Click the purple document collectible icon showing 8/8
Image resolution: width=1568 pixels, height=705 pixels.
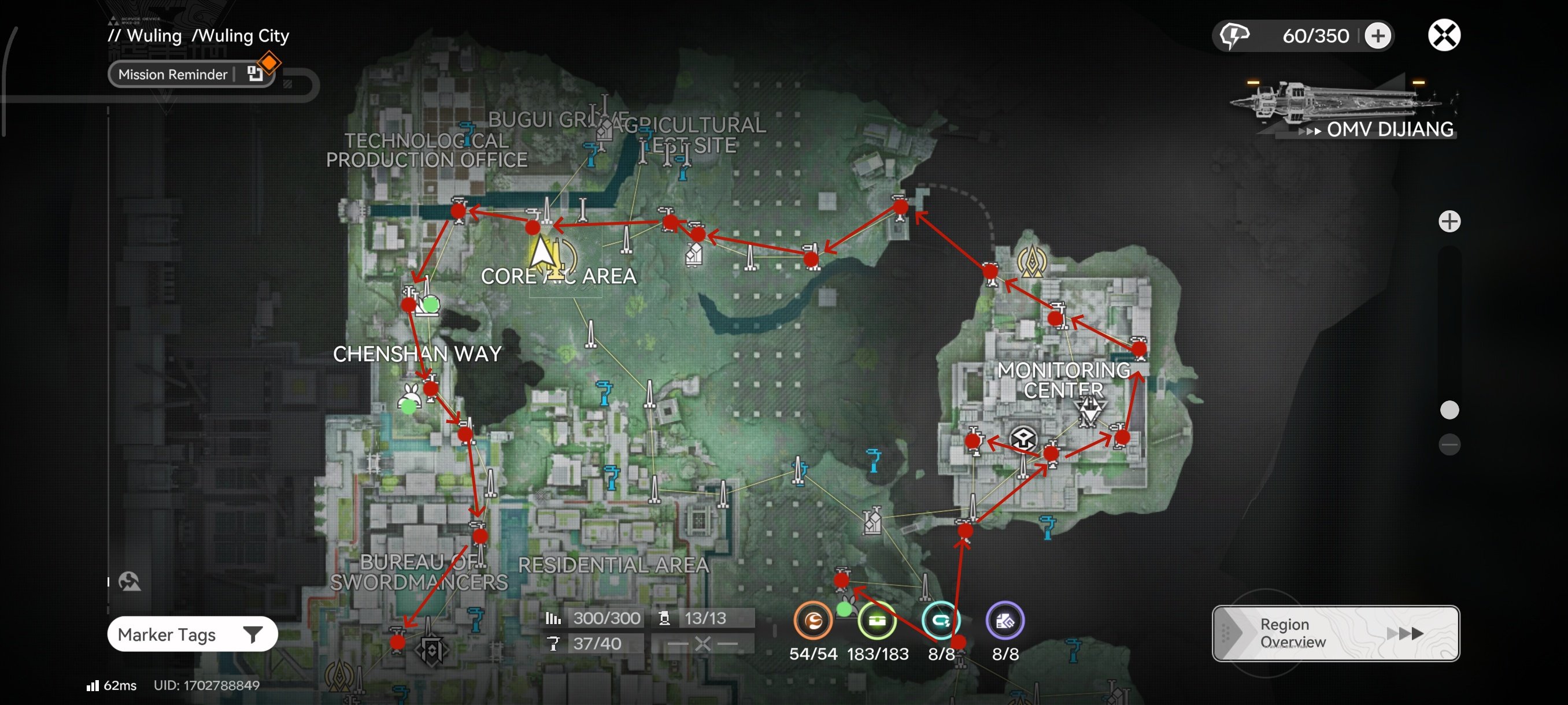point(1005,621)
